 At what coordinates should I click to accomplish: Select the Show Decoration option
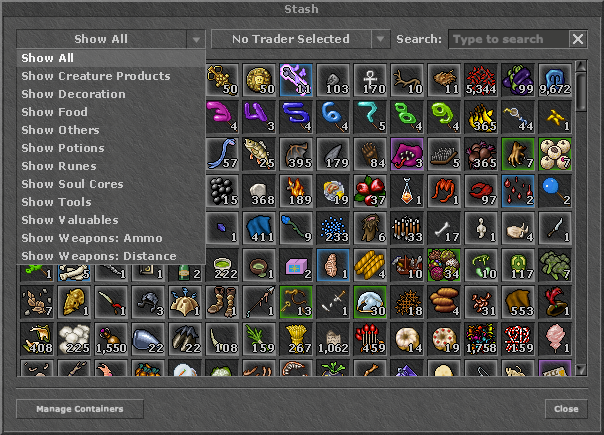[74, 94]
